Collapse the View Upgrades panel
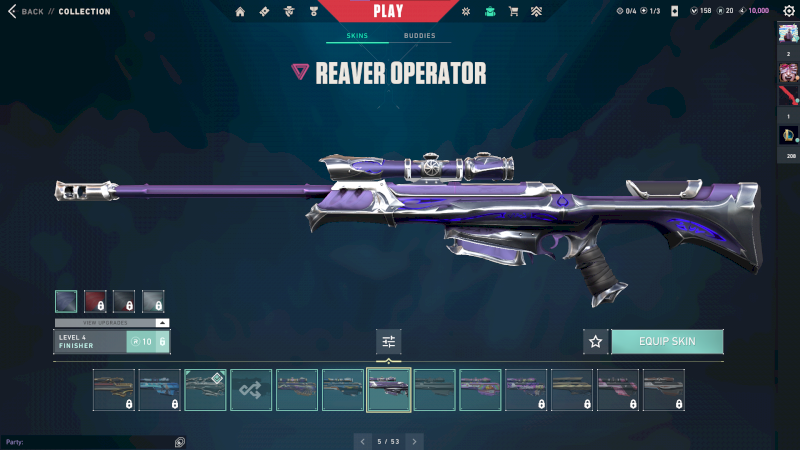 point(162,323)
